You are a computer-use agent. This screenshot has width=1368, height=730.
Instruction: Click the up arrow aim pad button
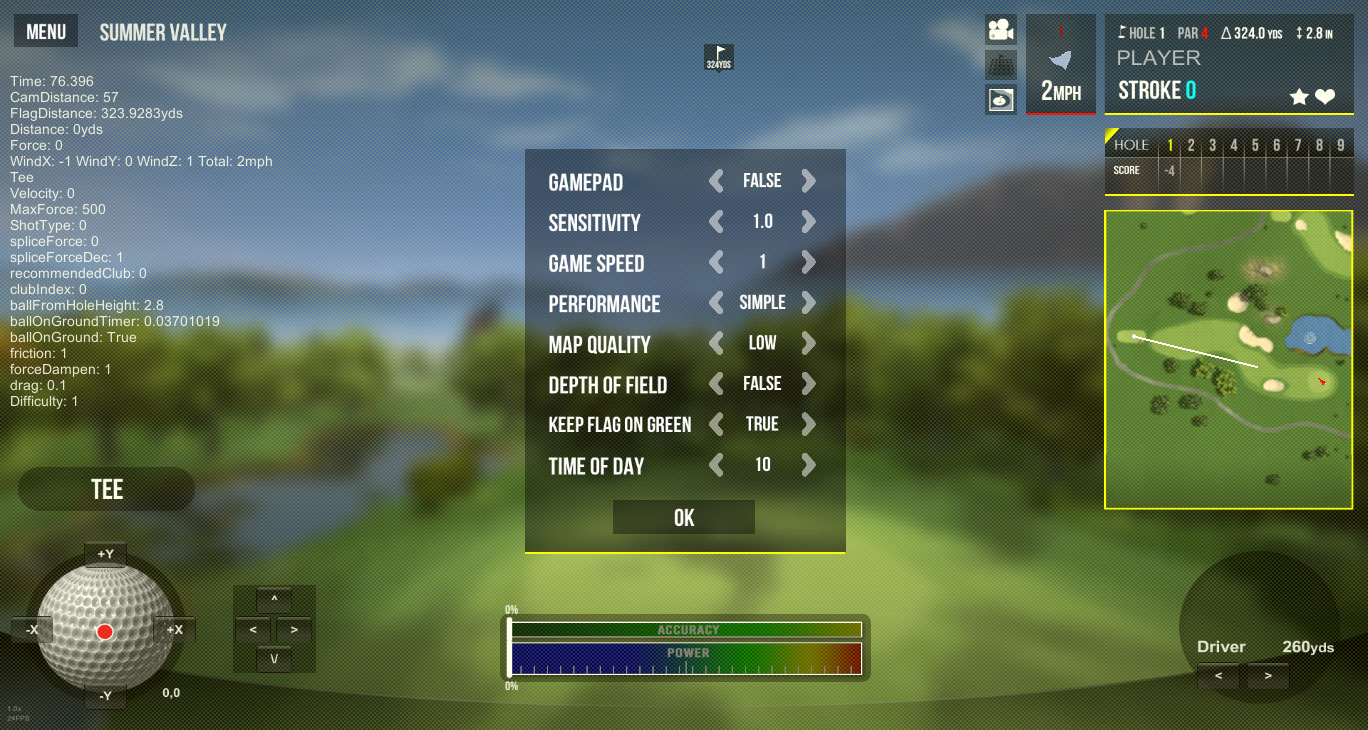click(274, 600)
